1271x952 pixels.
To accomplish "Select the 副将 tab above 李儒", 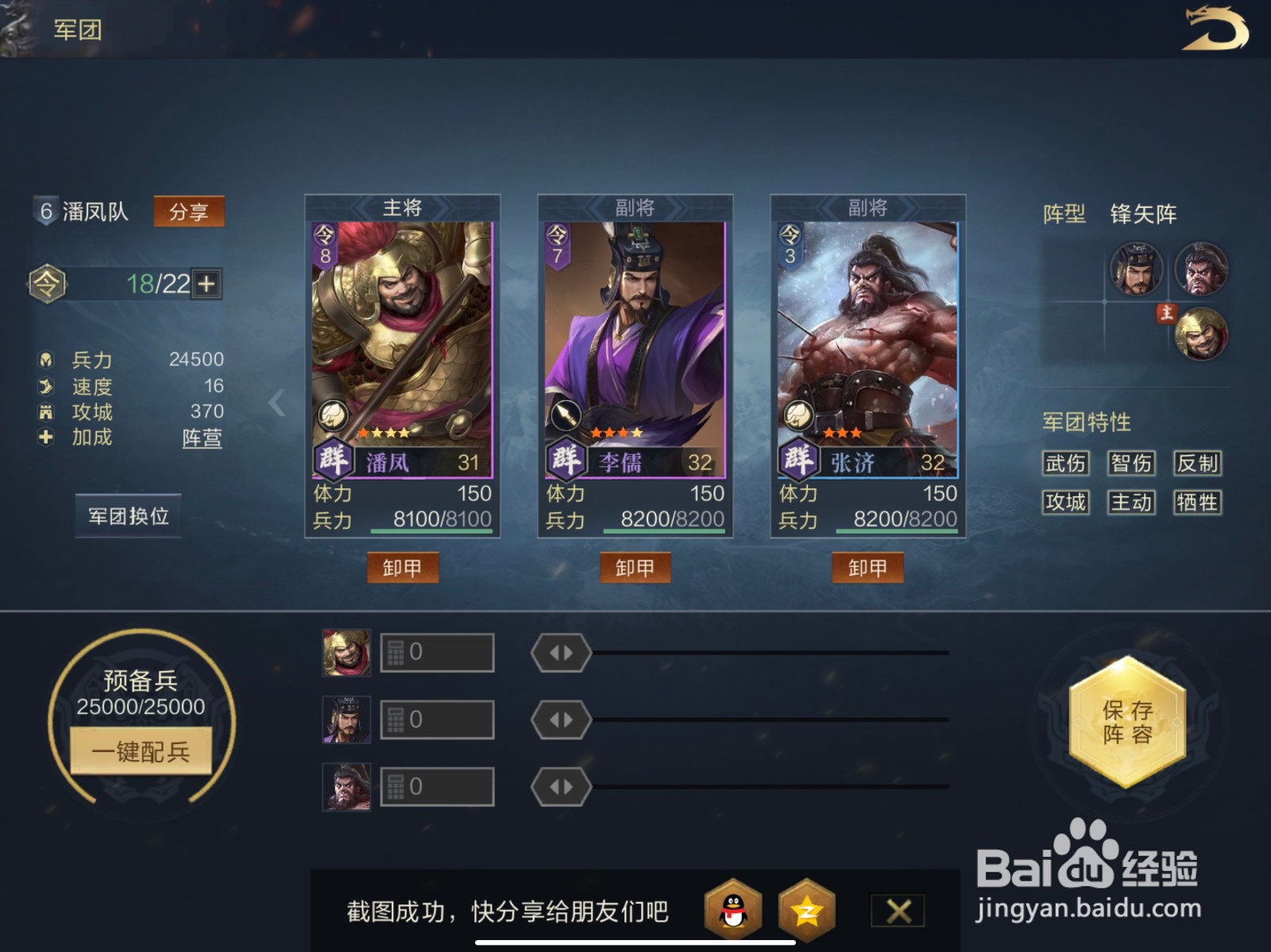I will (x=635, y=206).
